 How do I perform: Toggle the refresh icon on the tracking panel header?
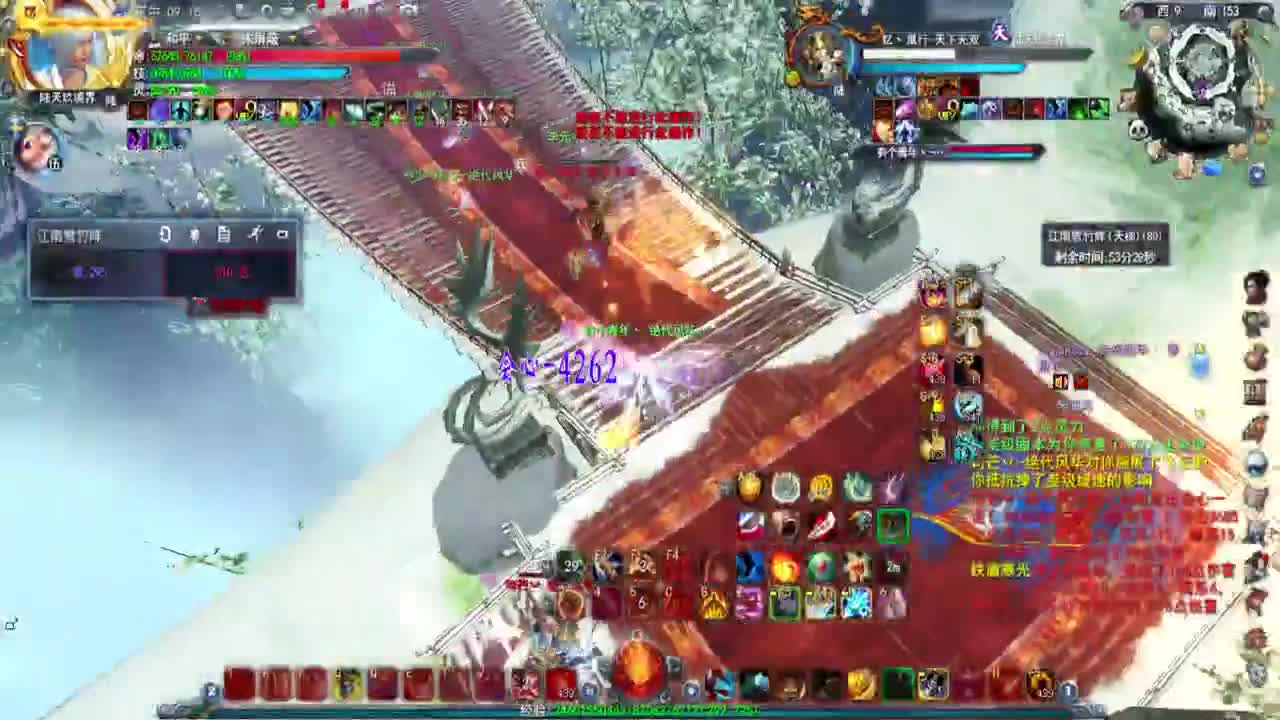pos(165,235)
